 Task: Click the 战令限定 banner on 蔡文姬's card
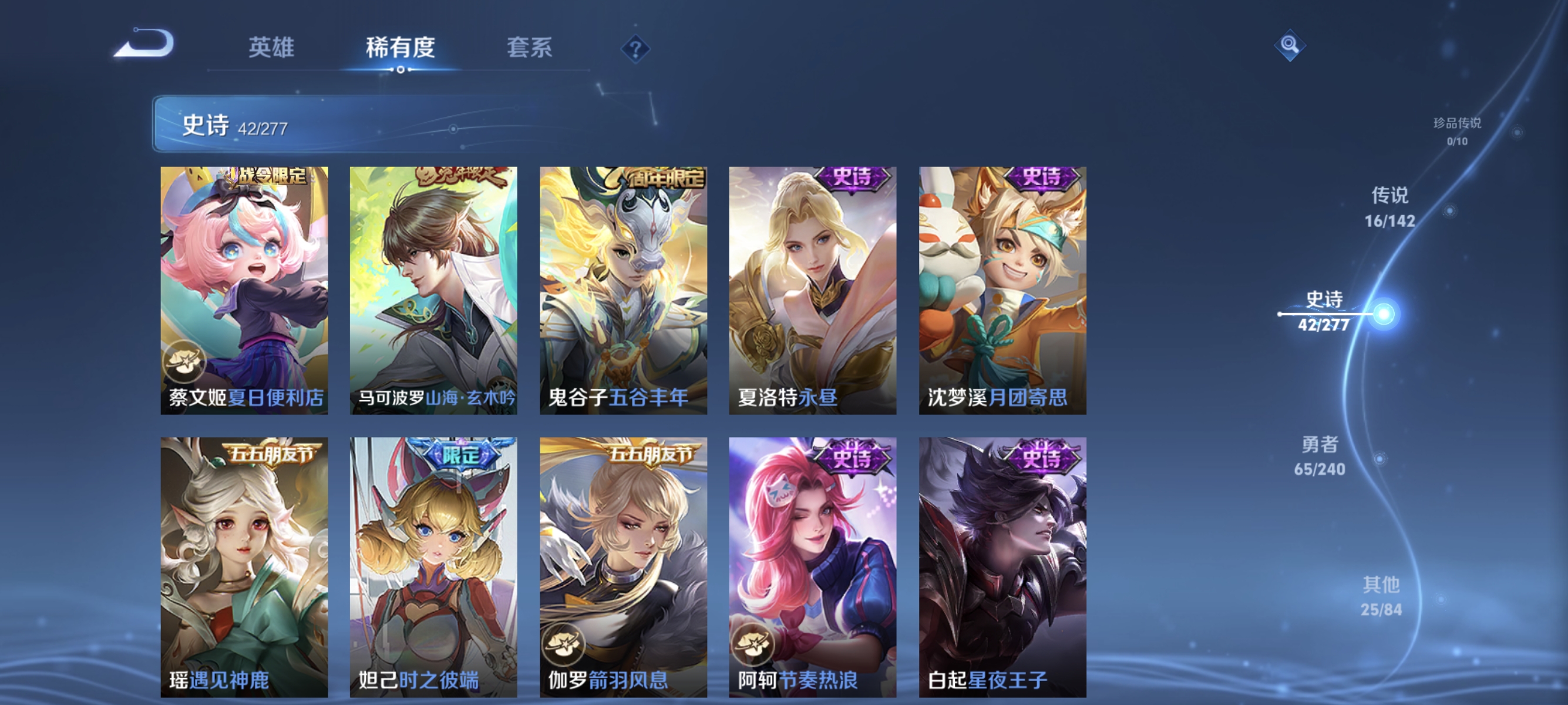pos(269,177)
